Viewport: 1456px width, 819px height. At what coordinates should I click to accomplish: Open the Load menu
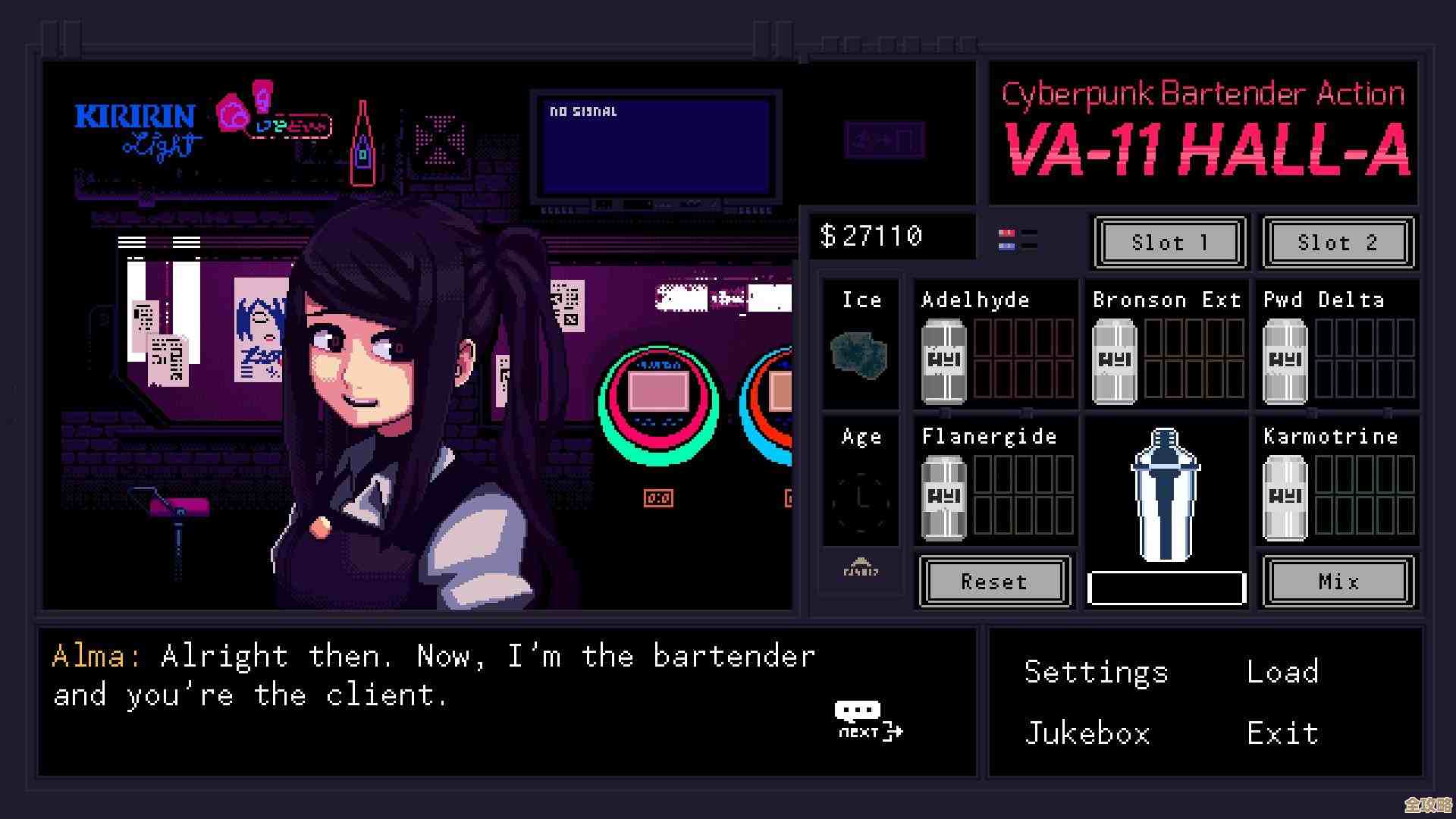click(1282, 672)
